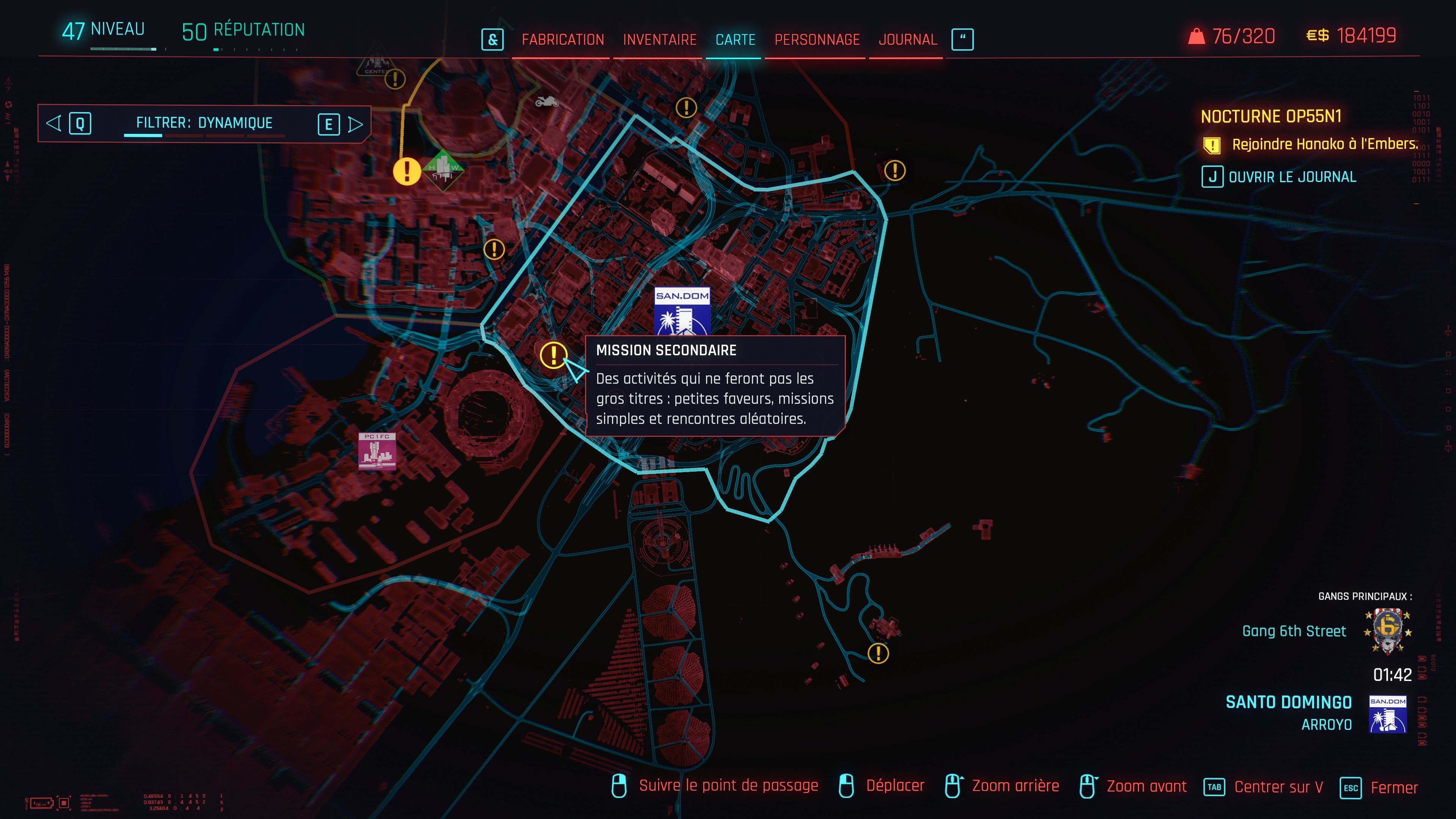Select the large yellow main quest marker
The width and height of the screenshot is (1456, 819).
pos(406,171)
